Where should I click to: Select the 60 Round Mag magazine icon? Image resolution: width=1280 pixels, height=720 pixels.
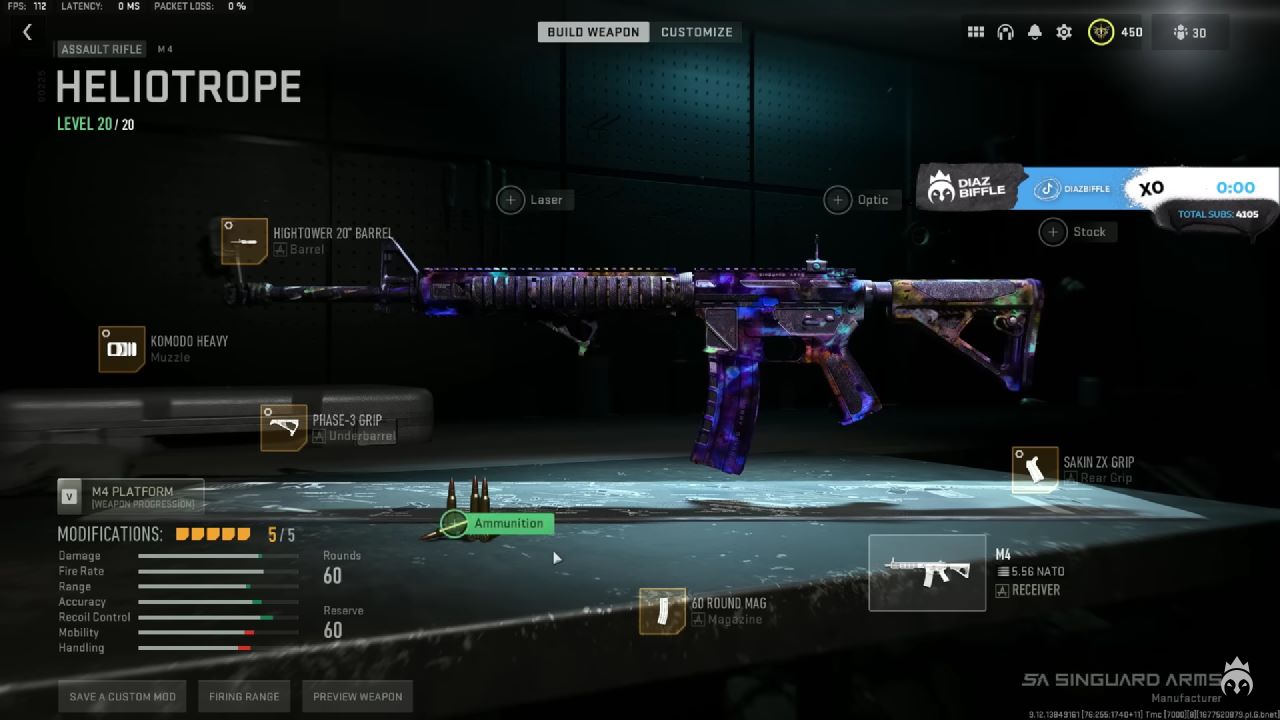(x=662, y=612)
